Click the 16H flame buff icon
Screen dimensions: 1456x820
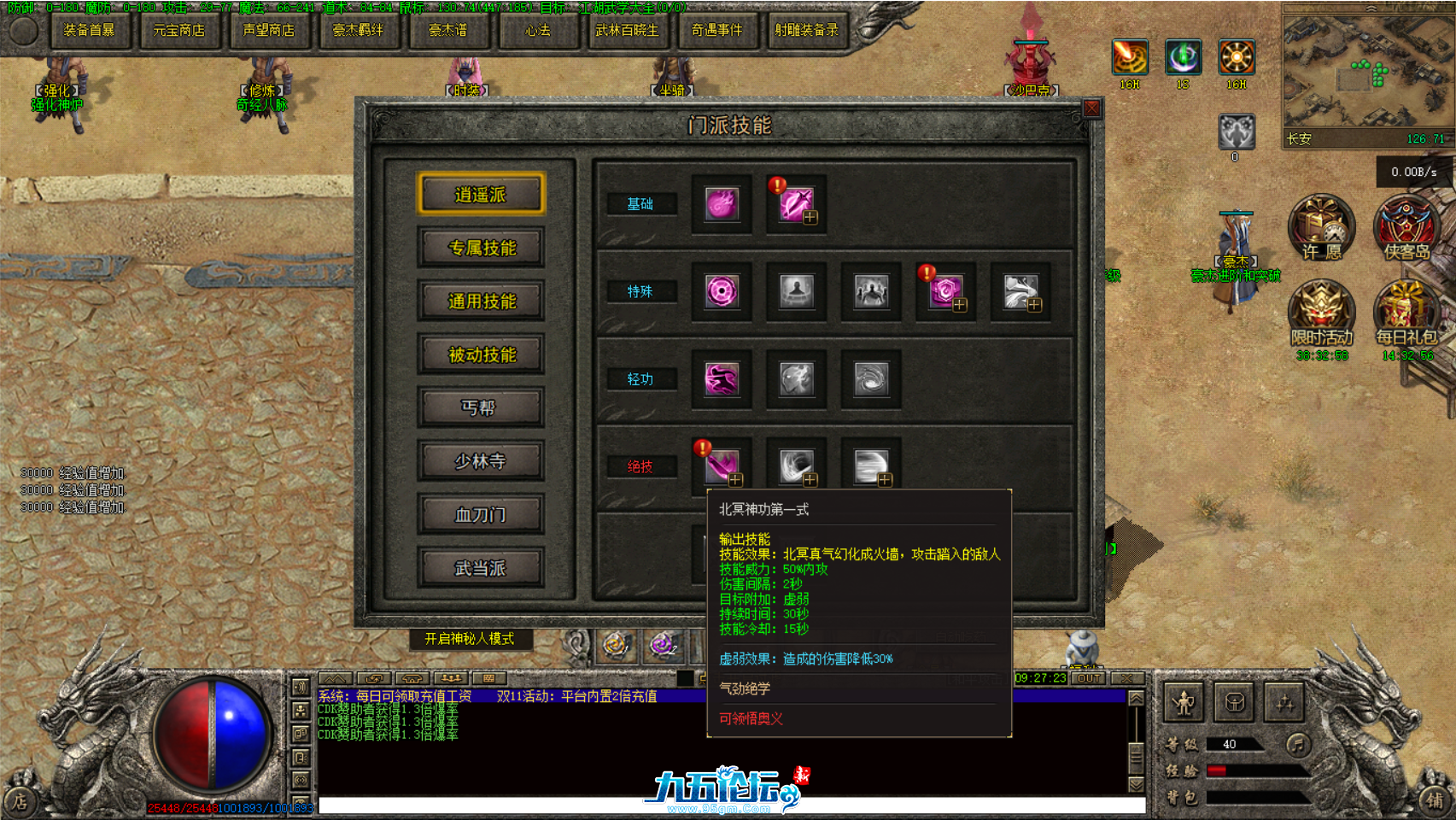[x=1129, y=58]
